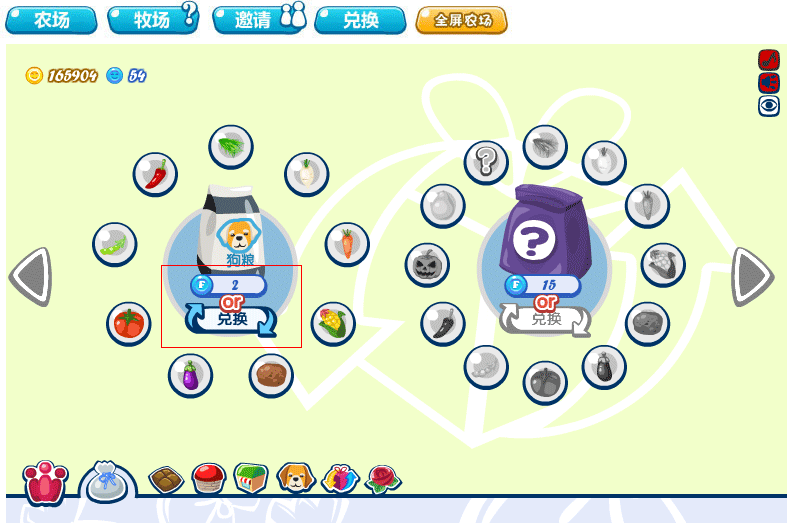Toggle the speaker sound button
Image resolution: width=790 pixels, height=523 pixels.
pos(768,82)
